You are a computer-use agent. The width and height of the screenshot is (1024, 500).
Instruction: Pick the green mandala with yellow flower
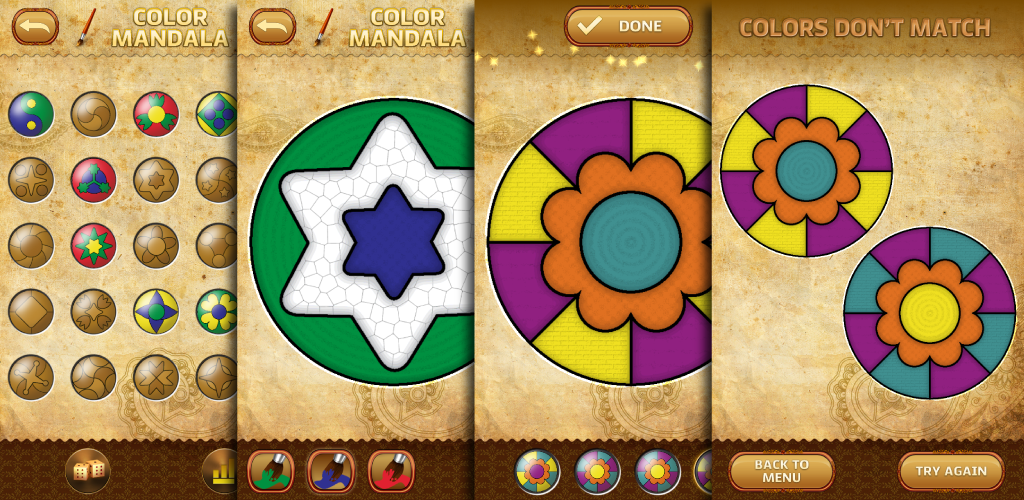tap(216, 312)
